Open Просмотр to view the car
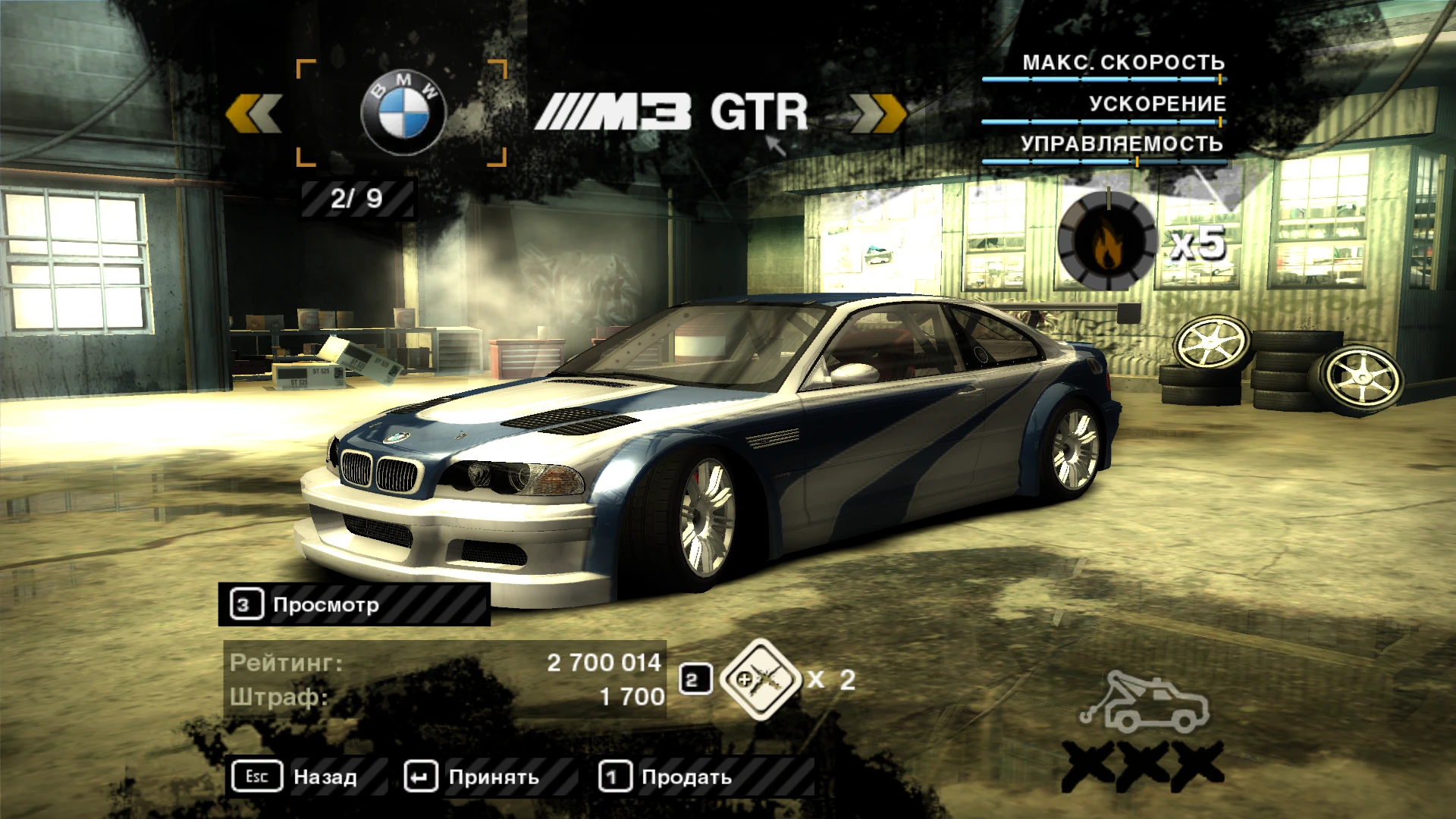The image size is (1456, 819). point(326,604)
